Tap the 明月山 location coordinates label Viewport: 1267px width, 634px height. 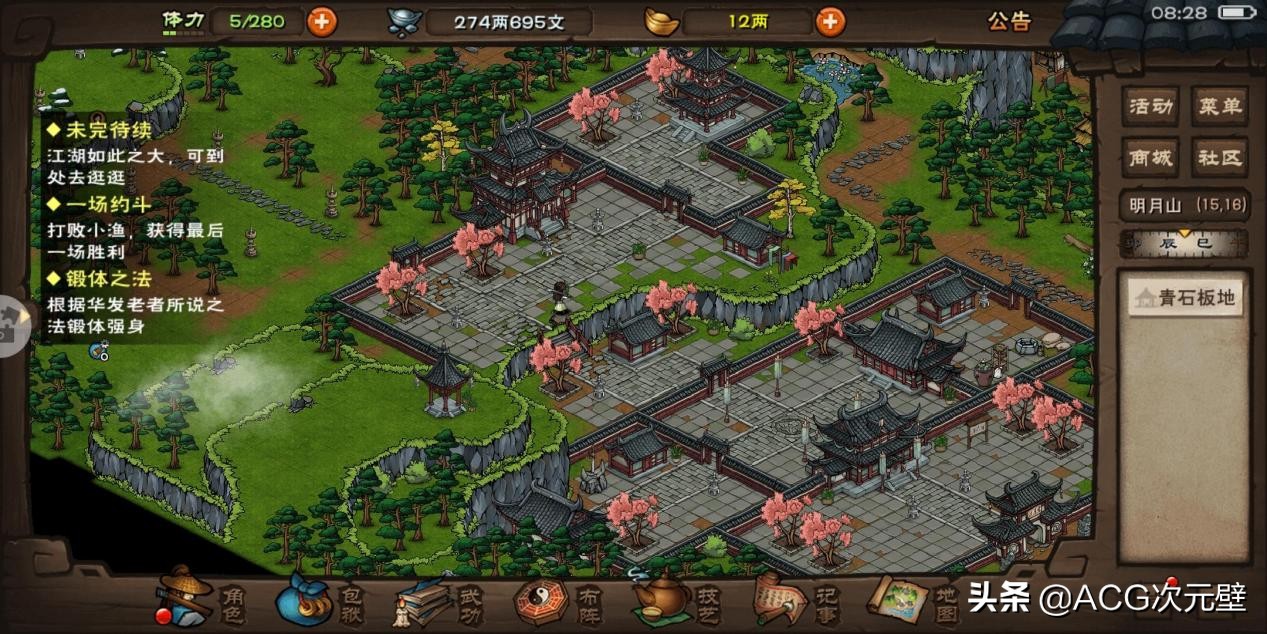click(1184, 205)
